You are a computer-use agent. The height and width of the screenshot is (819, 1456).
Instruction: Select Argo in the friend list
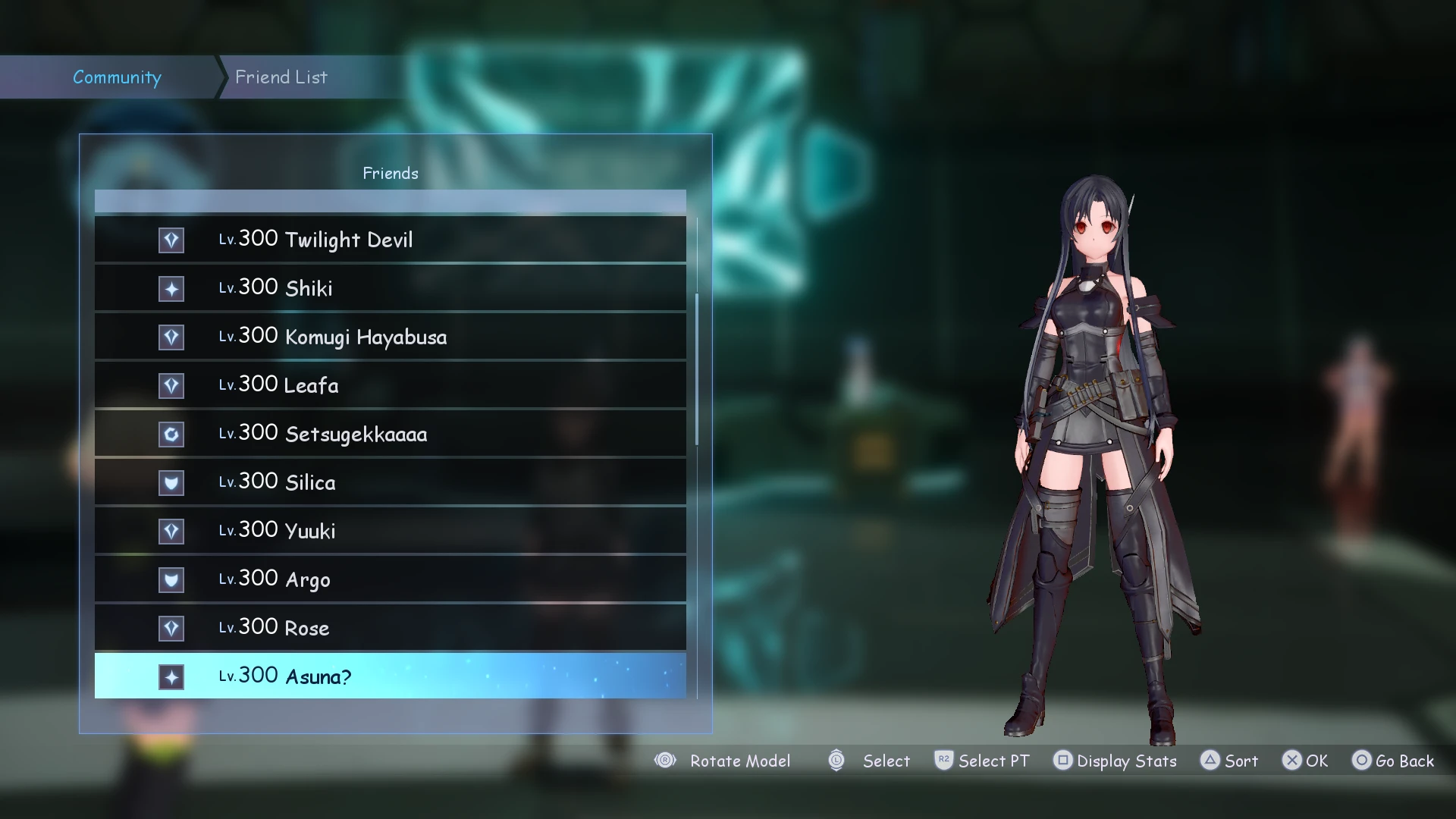390,579
